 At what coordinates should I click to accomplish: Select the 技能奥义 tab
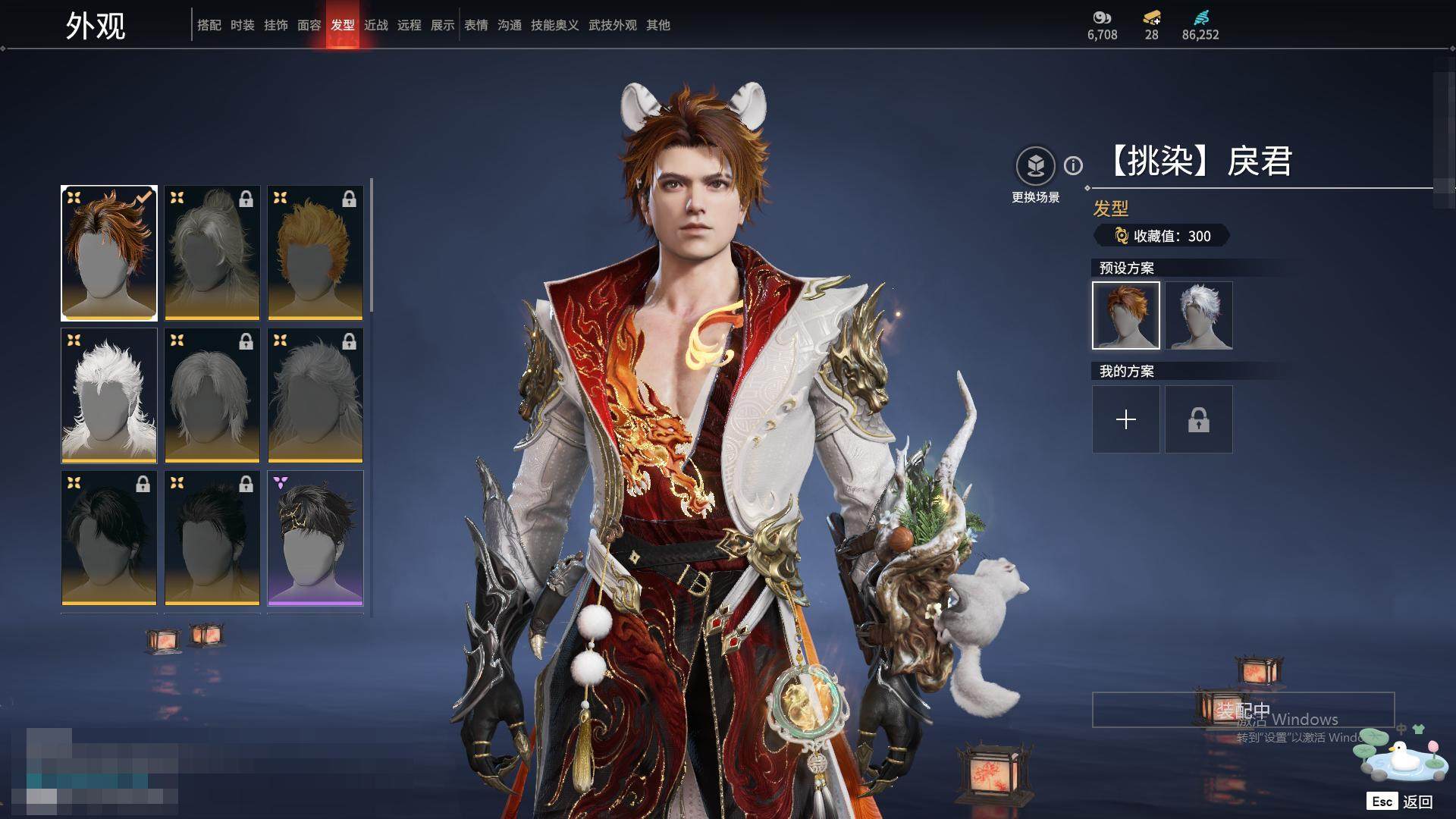click(x=554, y=25)
